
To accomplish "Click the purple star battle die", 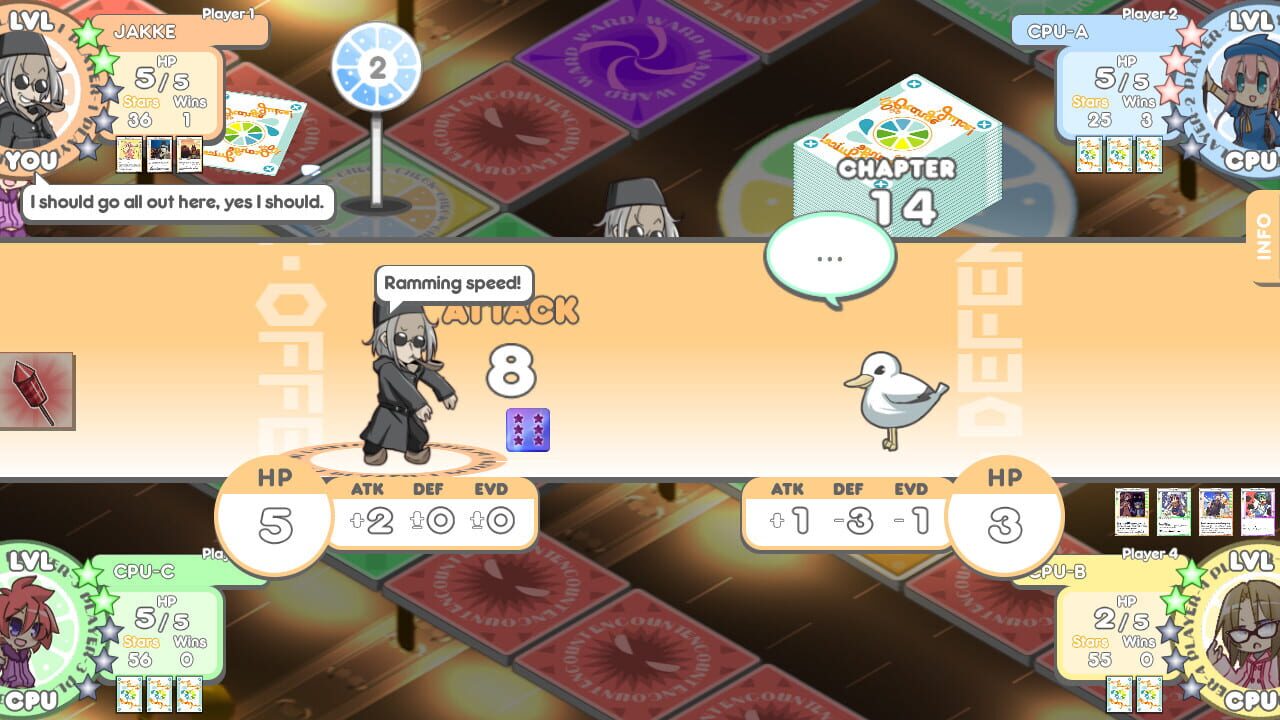I will coord(528,428).
